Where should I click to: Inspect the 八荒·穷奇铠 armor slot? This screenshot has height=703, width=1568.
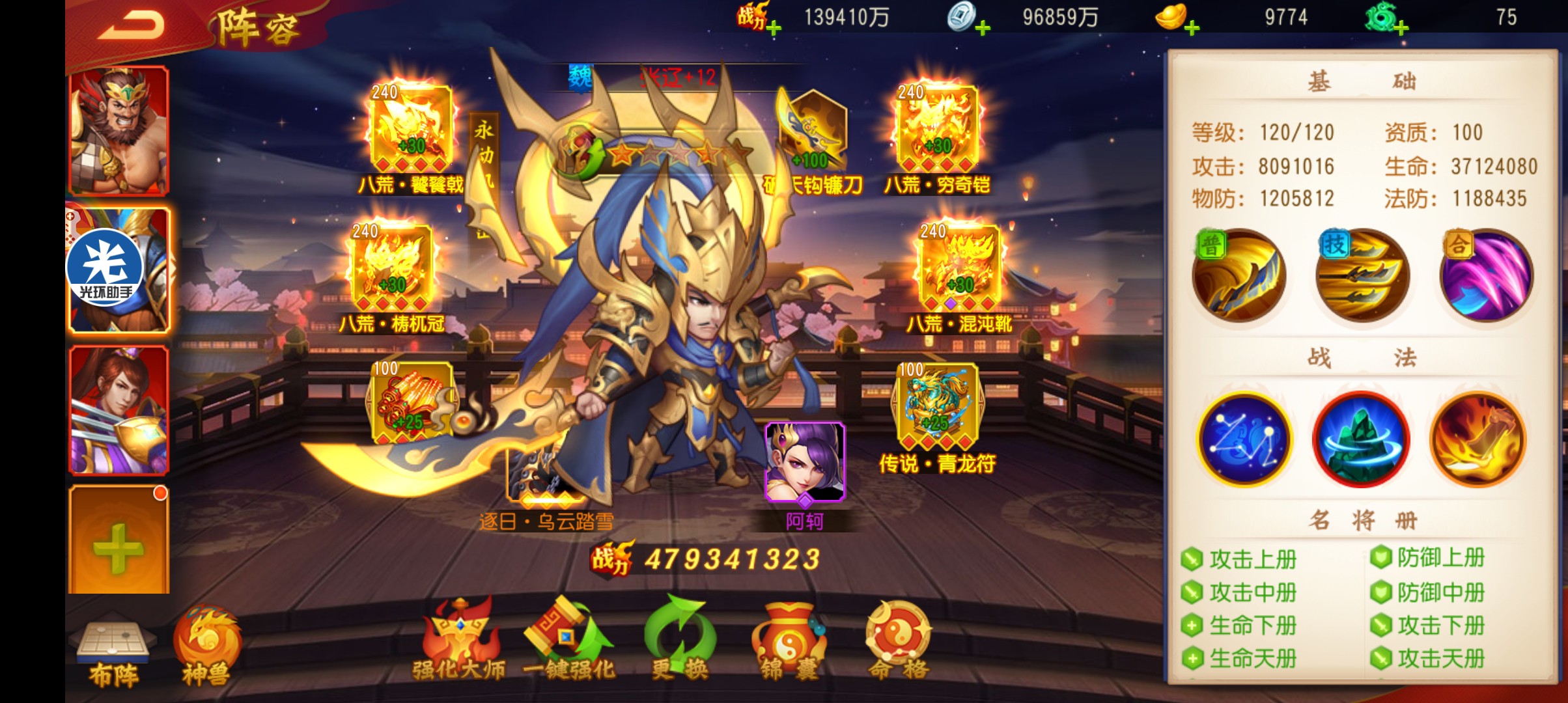937,130
